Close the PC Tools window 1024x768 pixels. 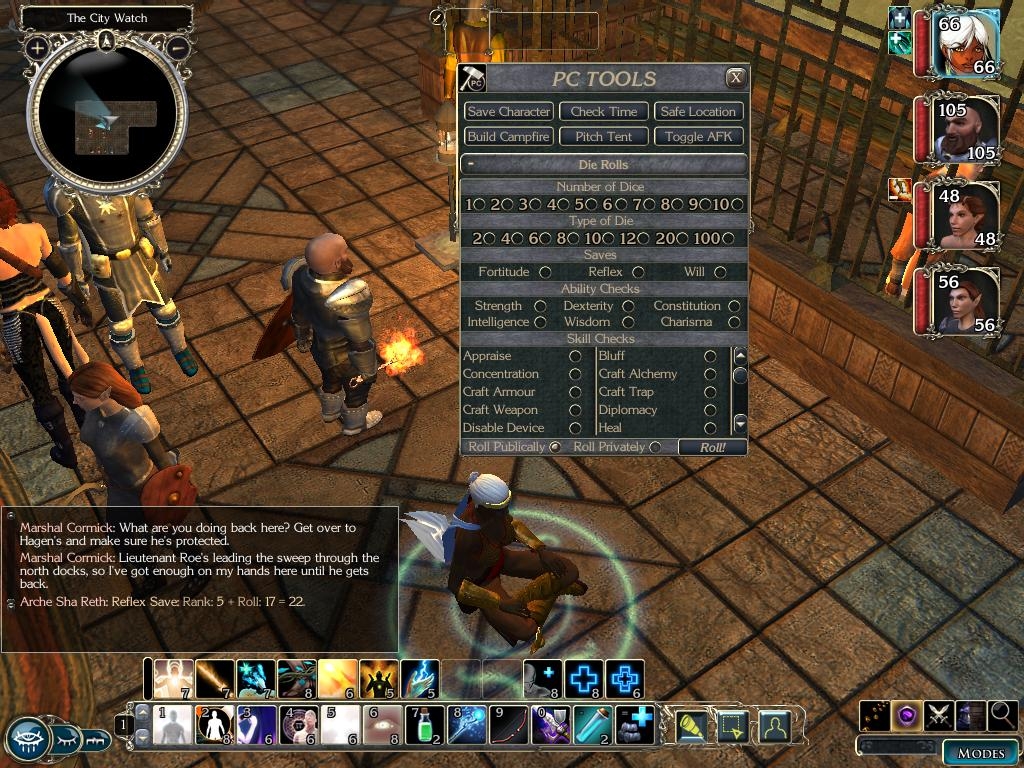[x=735, y=77]
